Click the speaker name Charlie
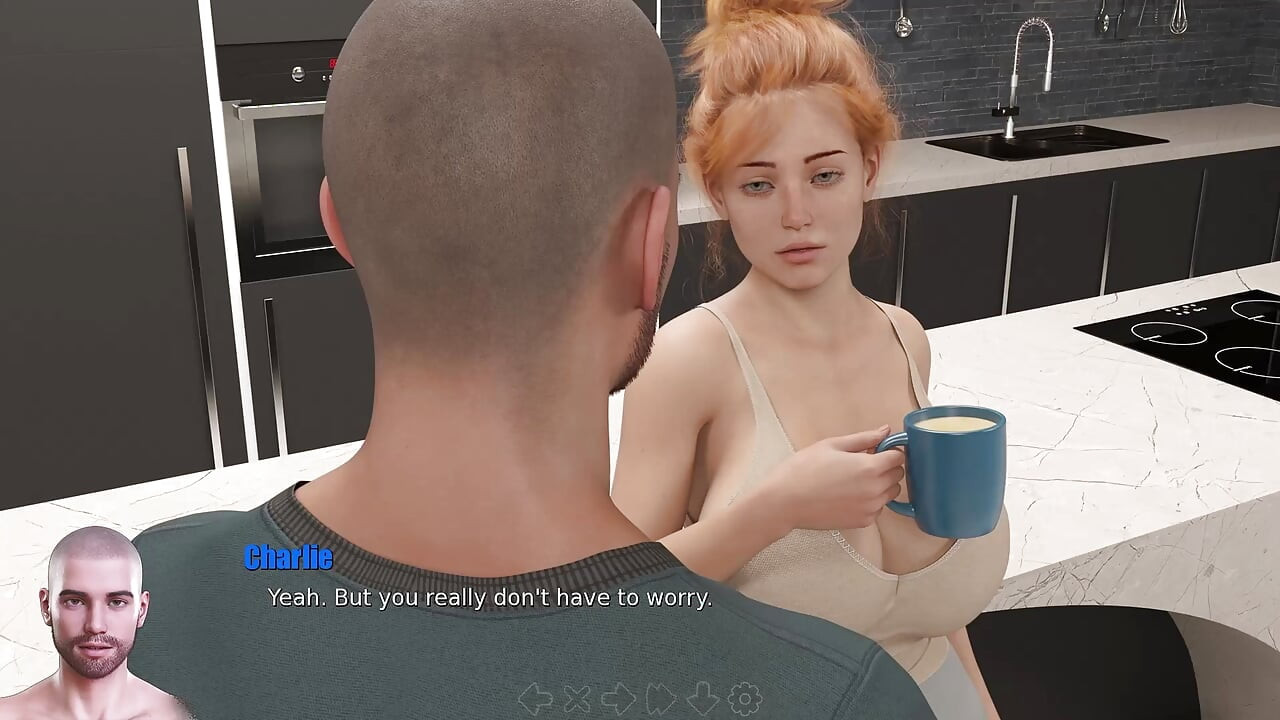Image resolution: width=1280 pixels, height=720 pixels. pos(285,559)
